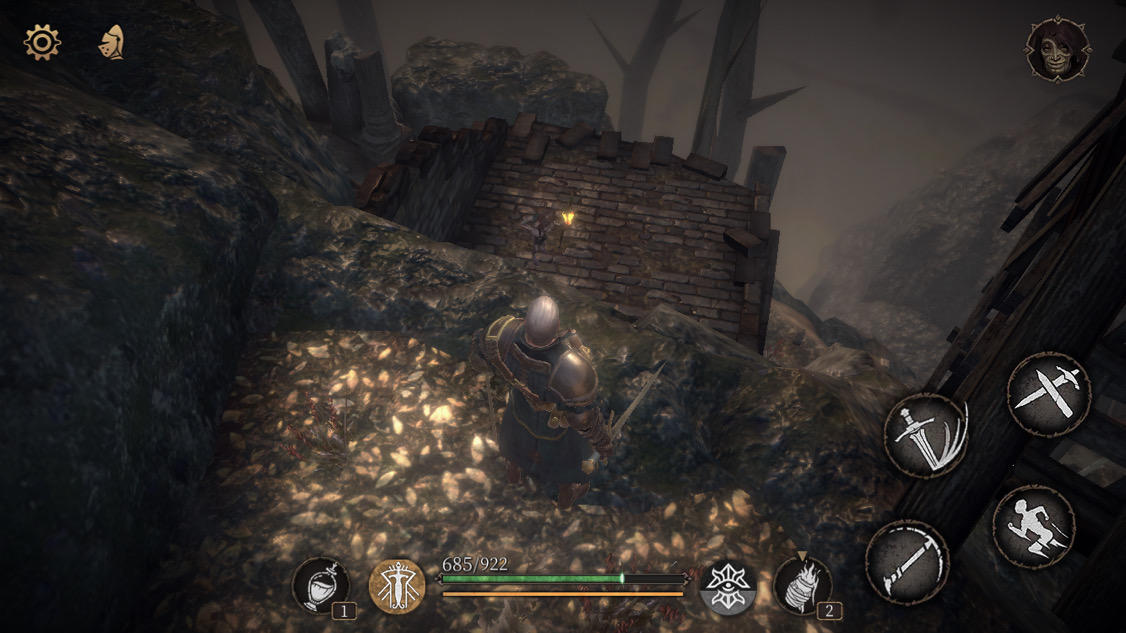The image size is (1126, 633).
Task: Use the bandaged torch item
Action: (x=801, y=585)
